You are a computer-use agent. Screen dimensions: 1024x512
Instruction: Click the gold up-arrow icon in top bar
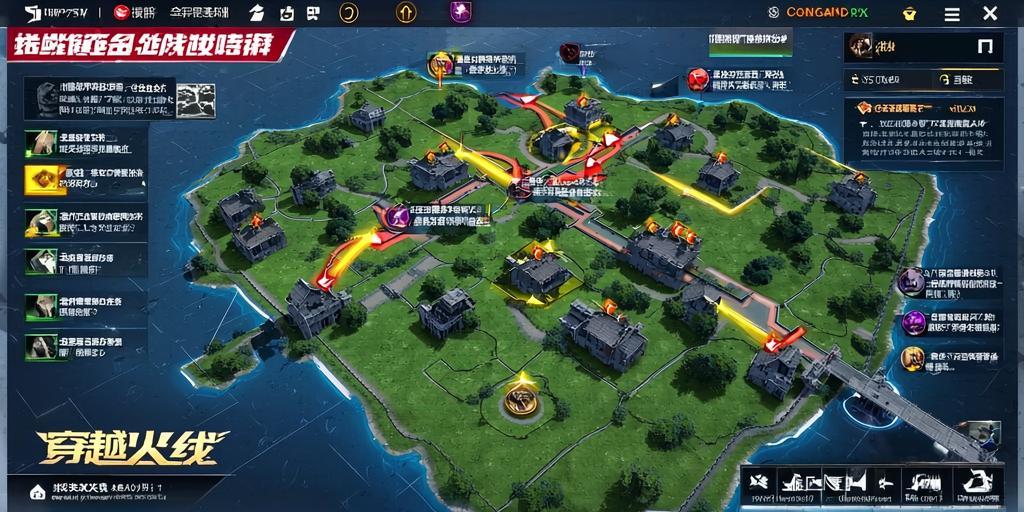click(406, 12)
